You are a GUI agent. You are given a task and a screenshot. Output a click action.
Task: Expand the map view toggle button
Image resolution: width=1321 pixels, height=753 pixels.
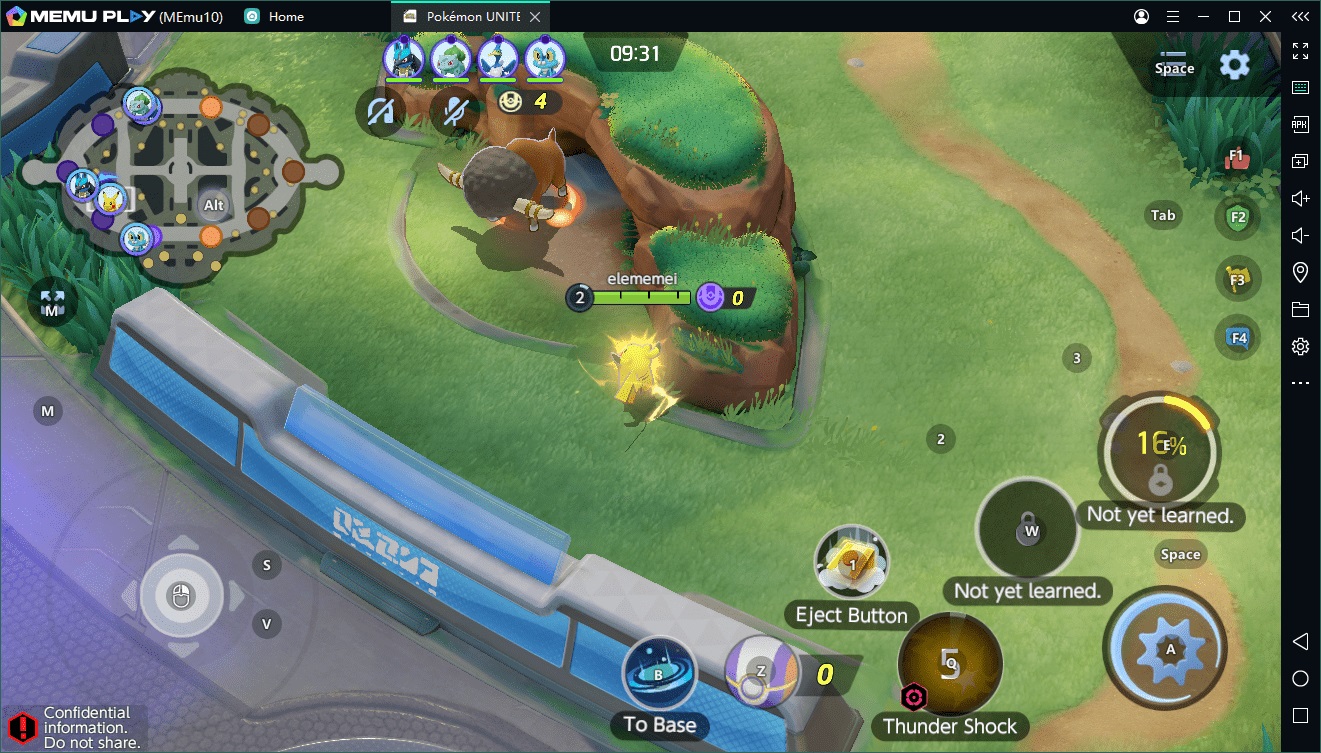click(52, 302)
